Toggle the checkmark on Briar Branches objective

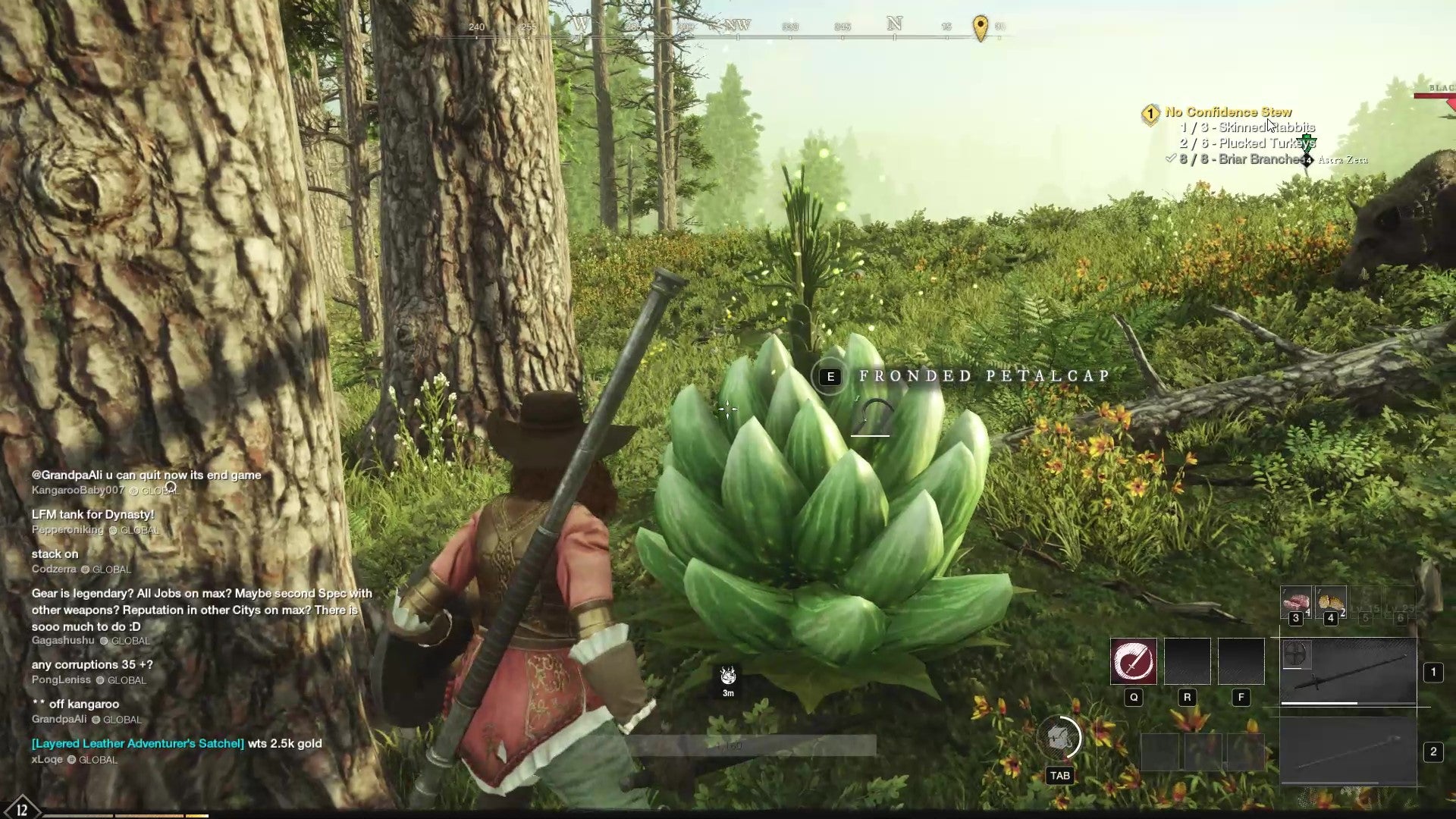click(x=1171, y=158)
